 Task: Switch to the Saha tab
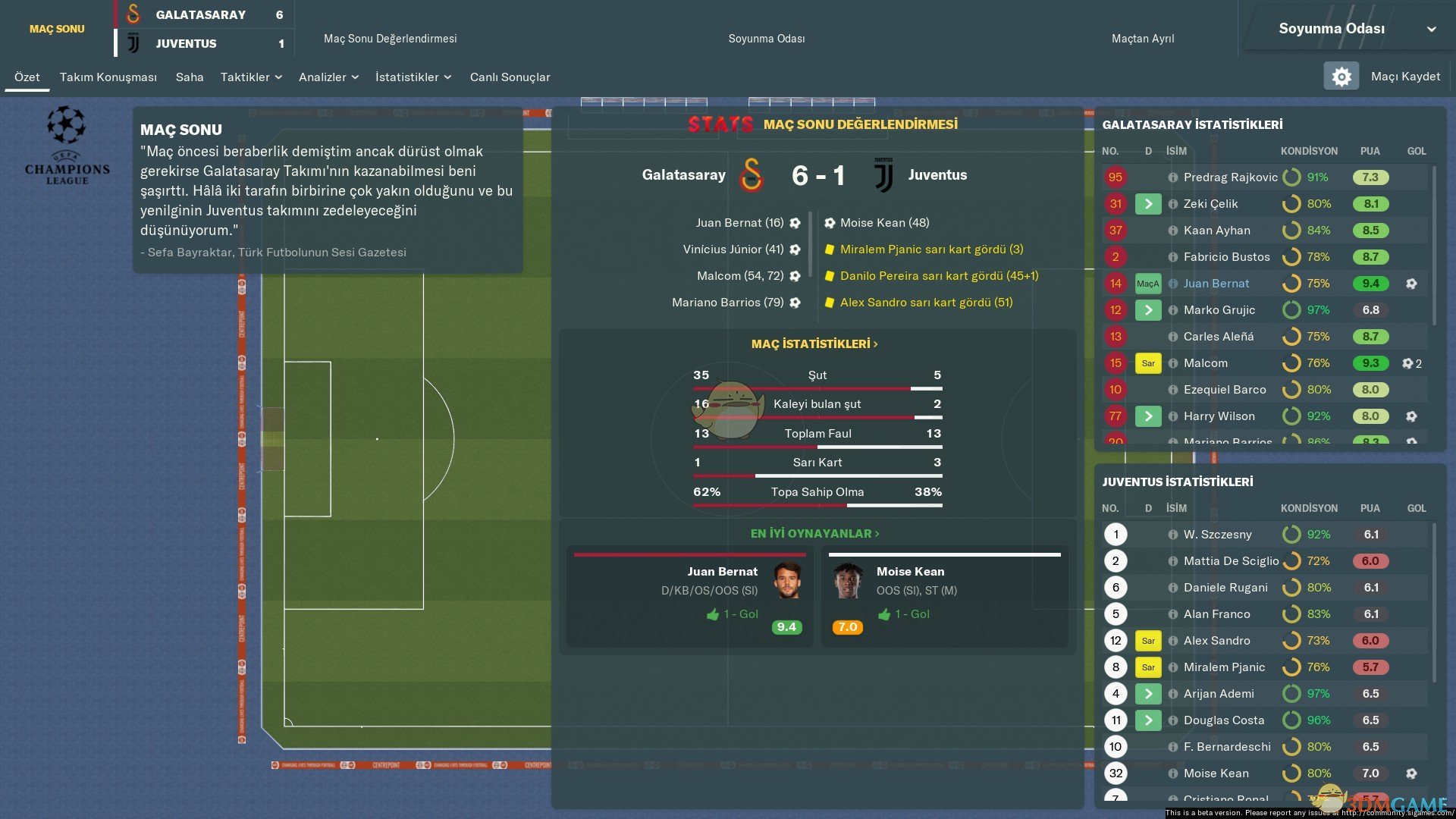[190, 77]
